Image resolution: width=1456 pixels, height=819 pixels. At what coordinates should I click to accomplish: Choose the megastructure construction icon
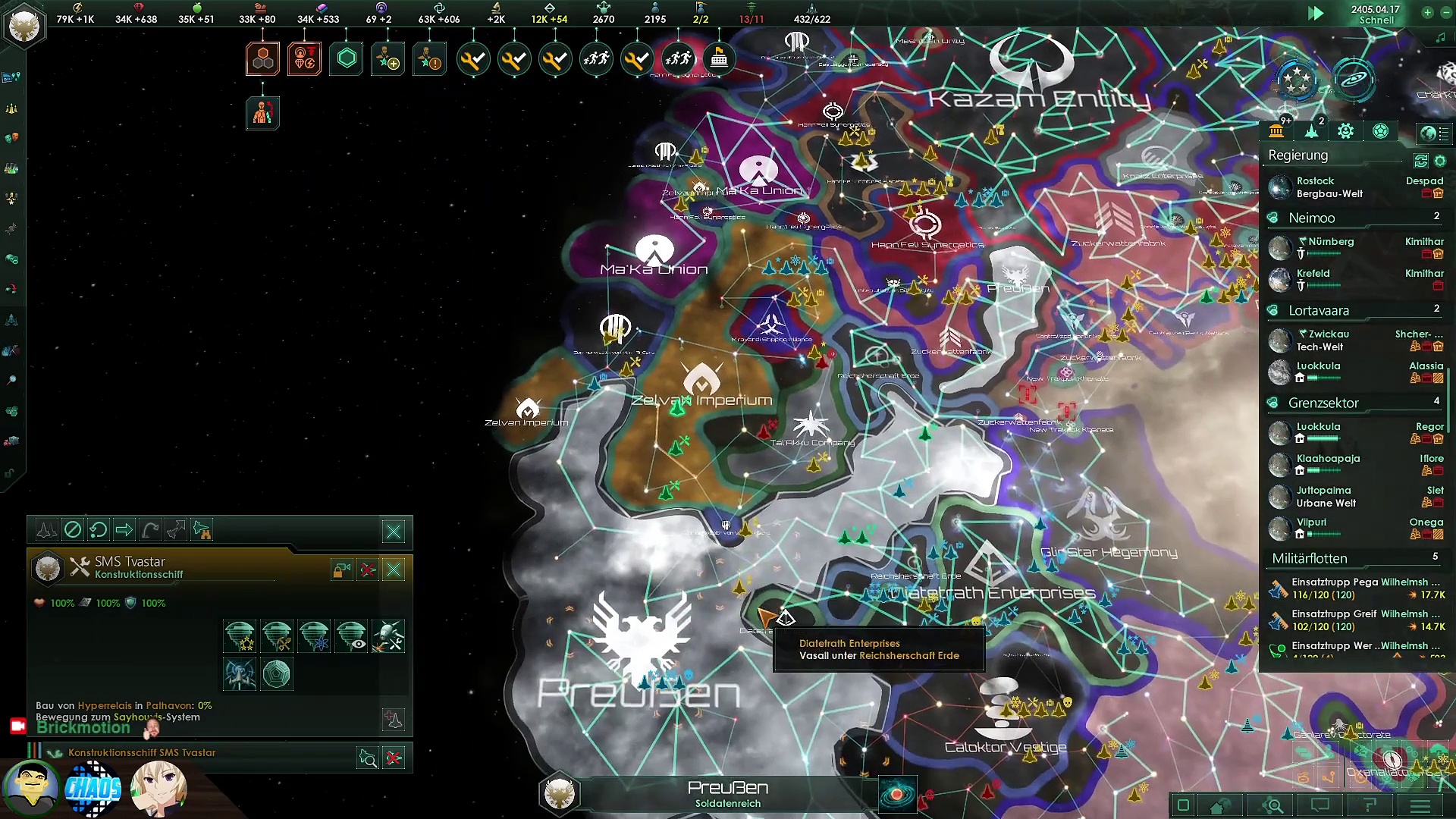click(x=277, y=673)
